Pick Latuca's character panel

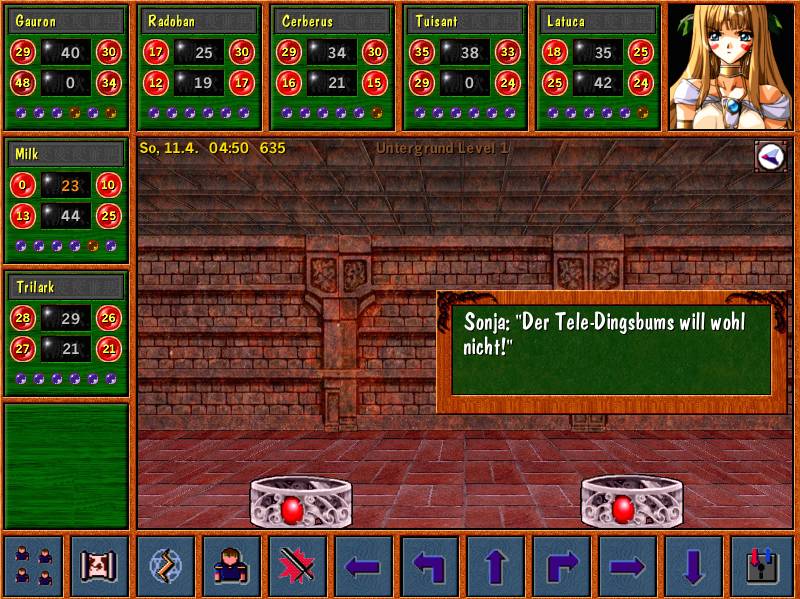point(599,67)
